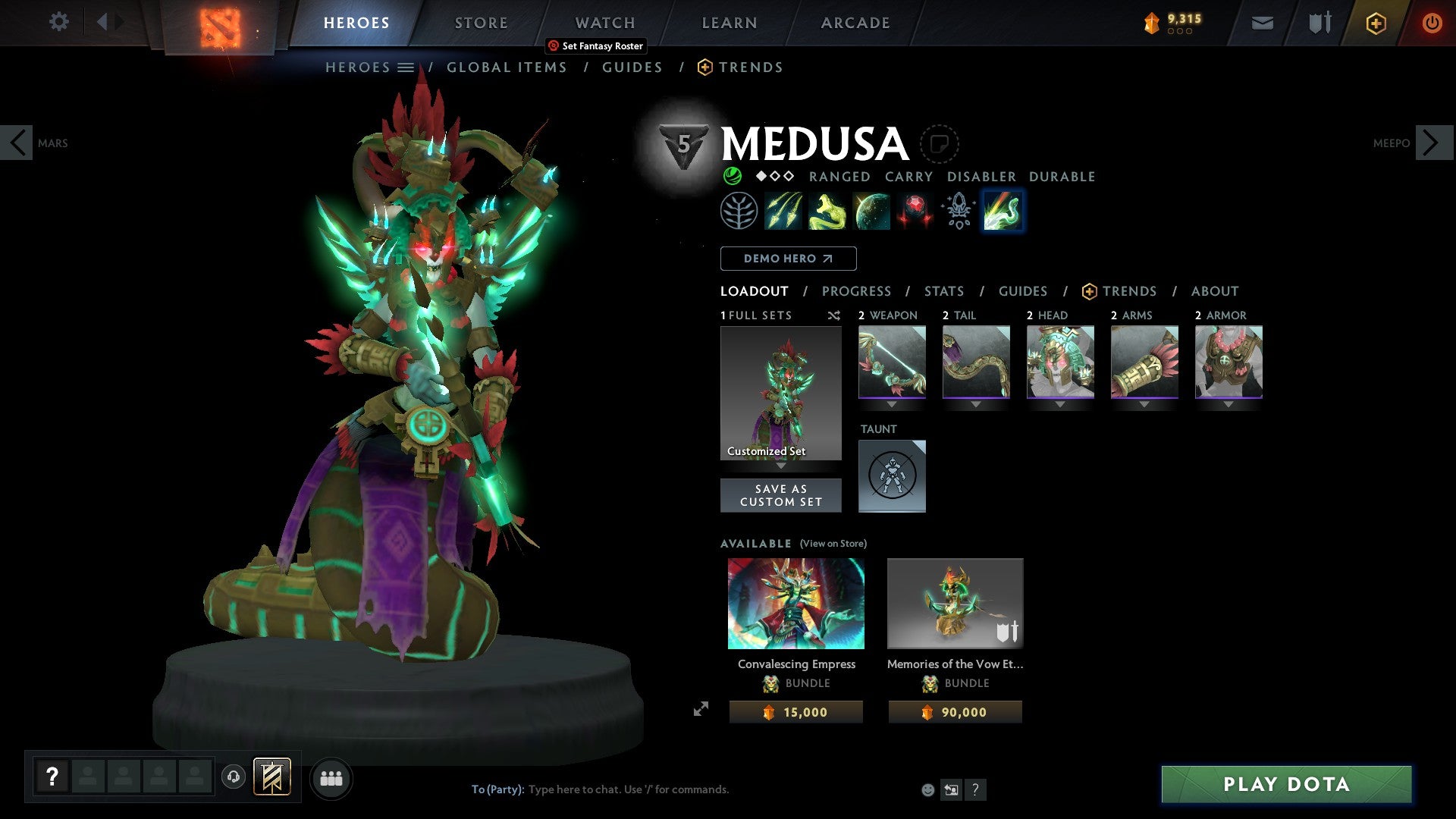Open the messages envelope icon
The image size is (1456, 819).
tap(1263, 23)
